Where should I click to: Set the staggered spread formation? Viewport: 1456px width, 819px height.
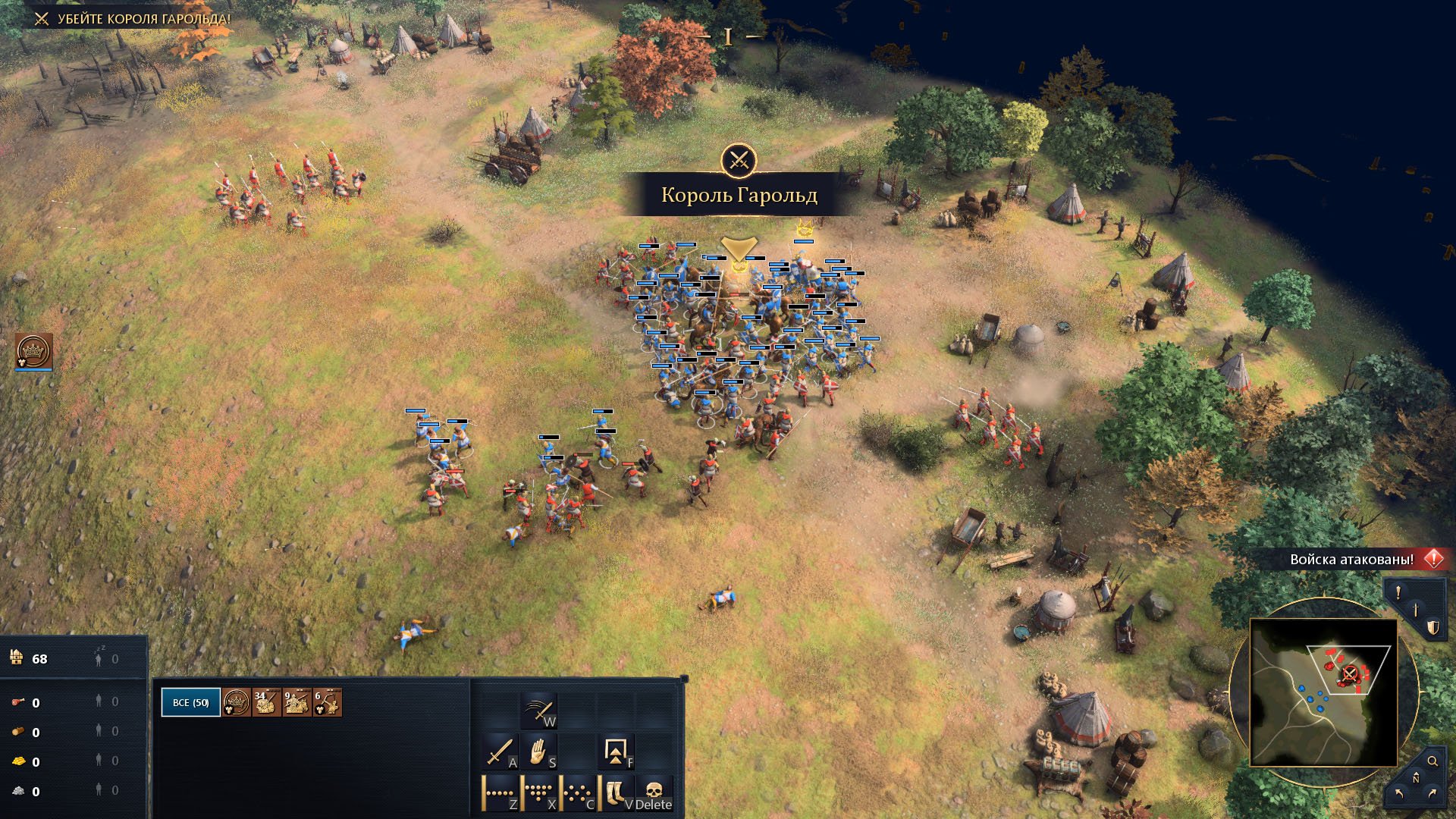[x=578, y=793]
